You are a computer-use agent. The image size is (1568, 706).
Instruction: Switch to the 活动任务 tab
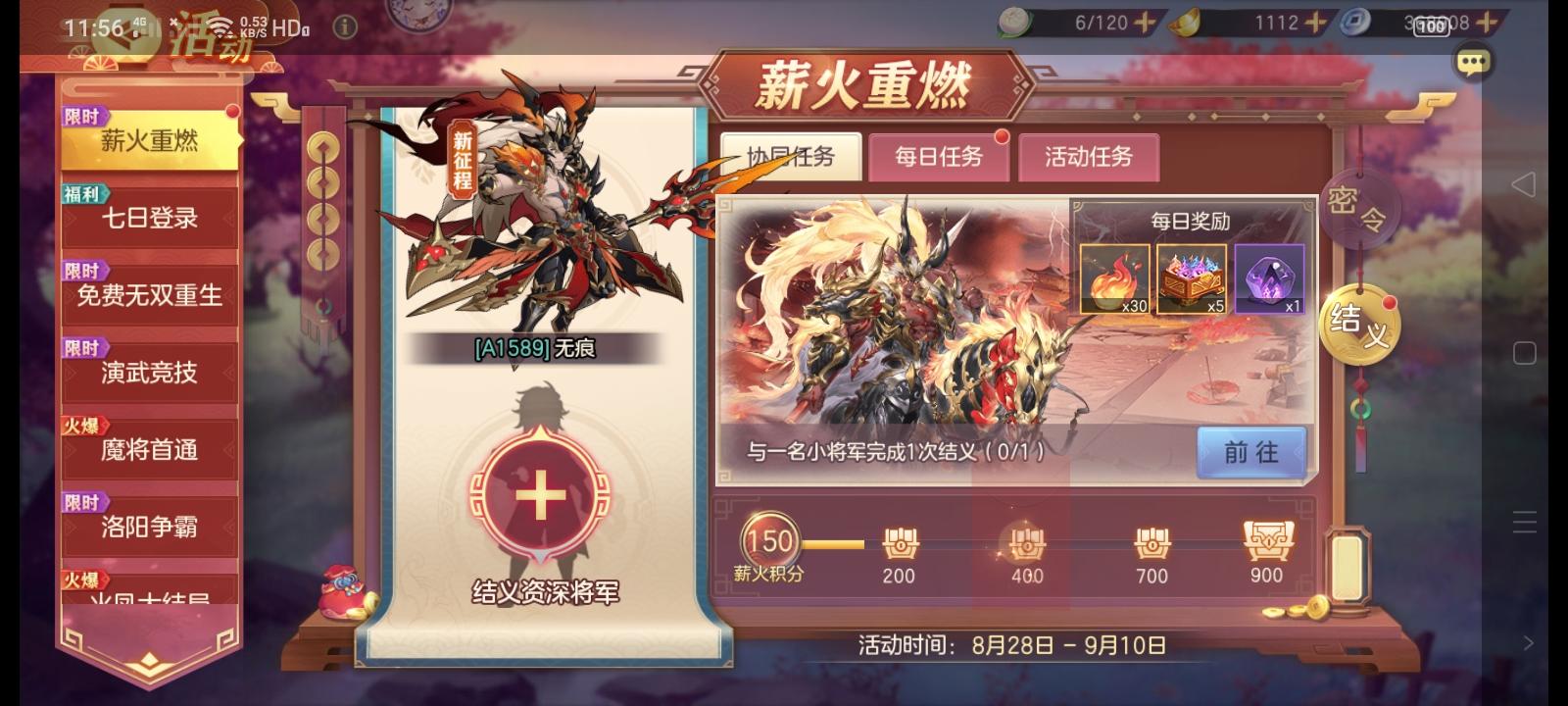tap(1089, 158)
